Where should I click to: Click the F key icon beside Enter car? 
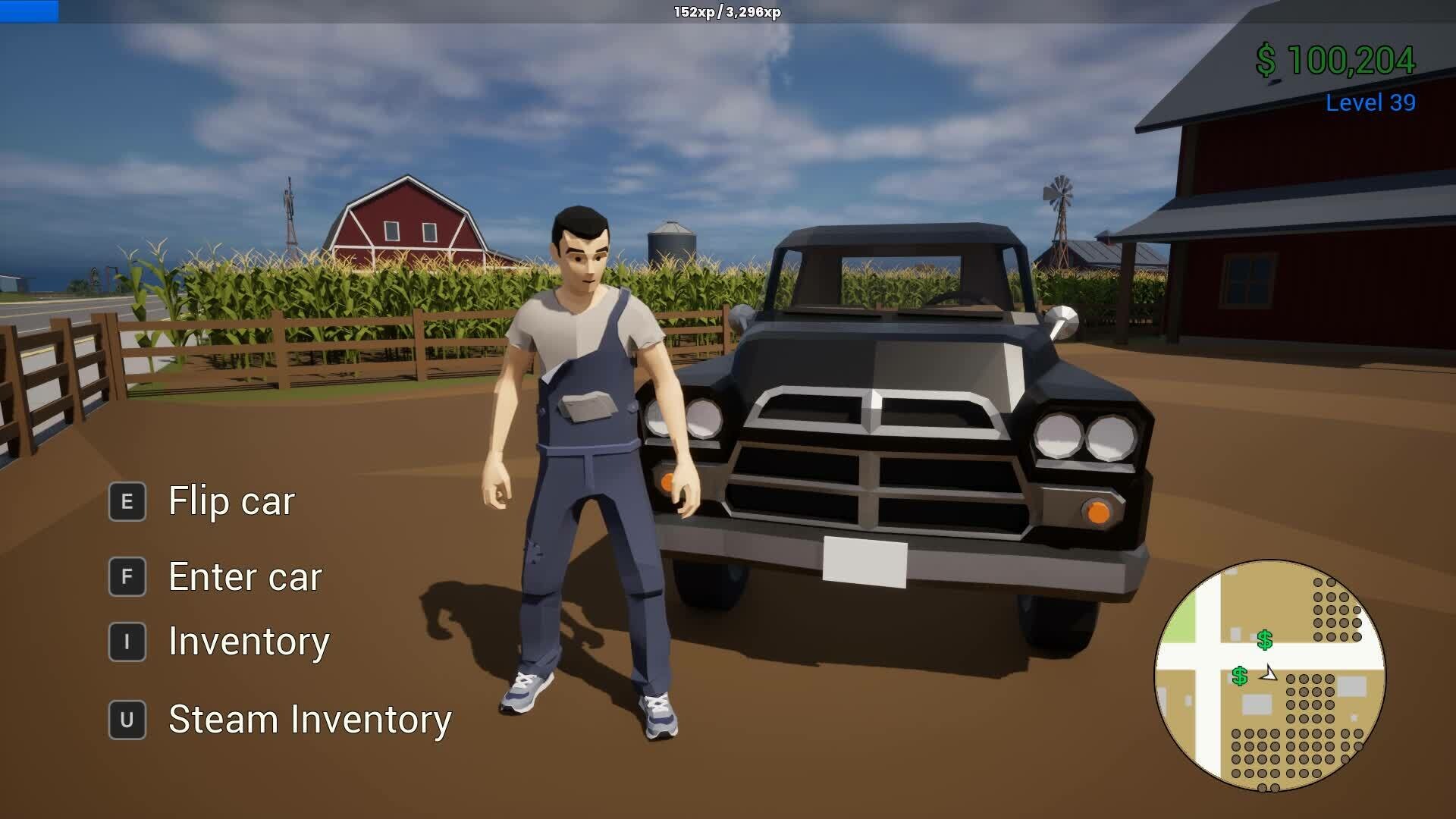click(x=127, y=577)
